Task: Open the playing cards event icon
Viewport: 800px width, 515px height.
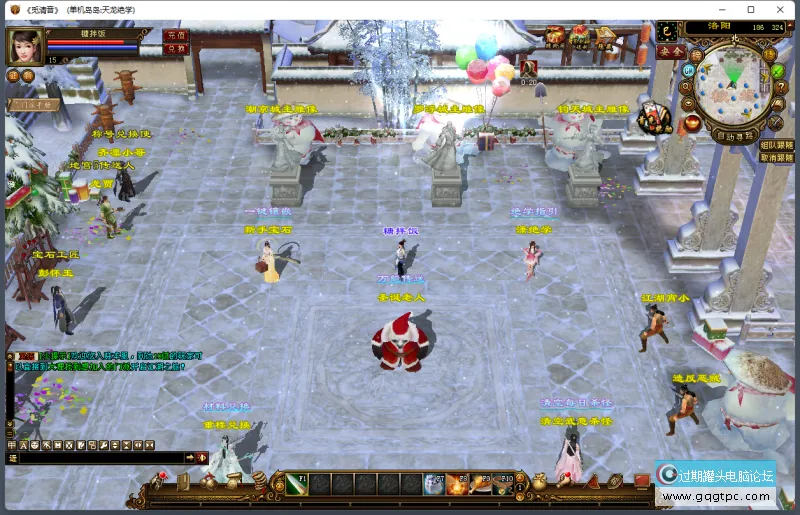Action: (654, 117)
